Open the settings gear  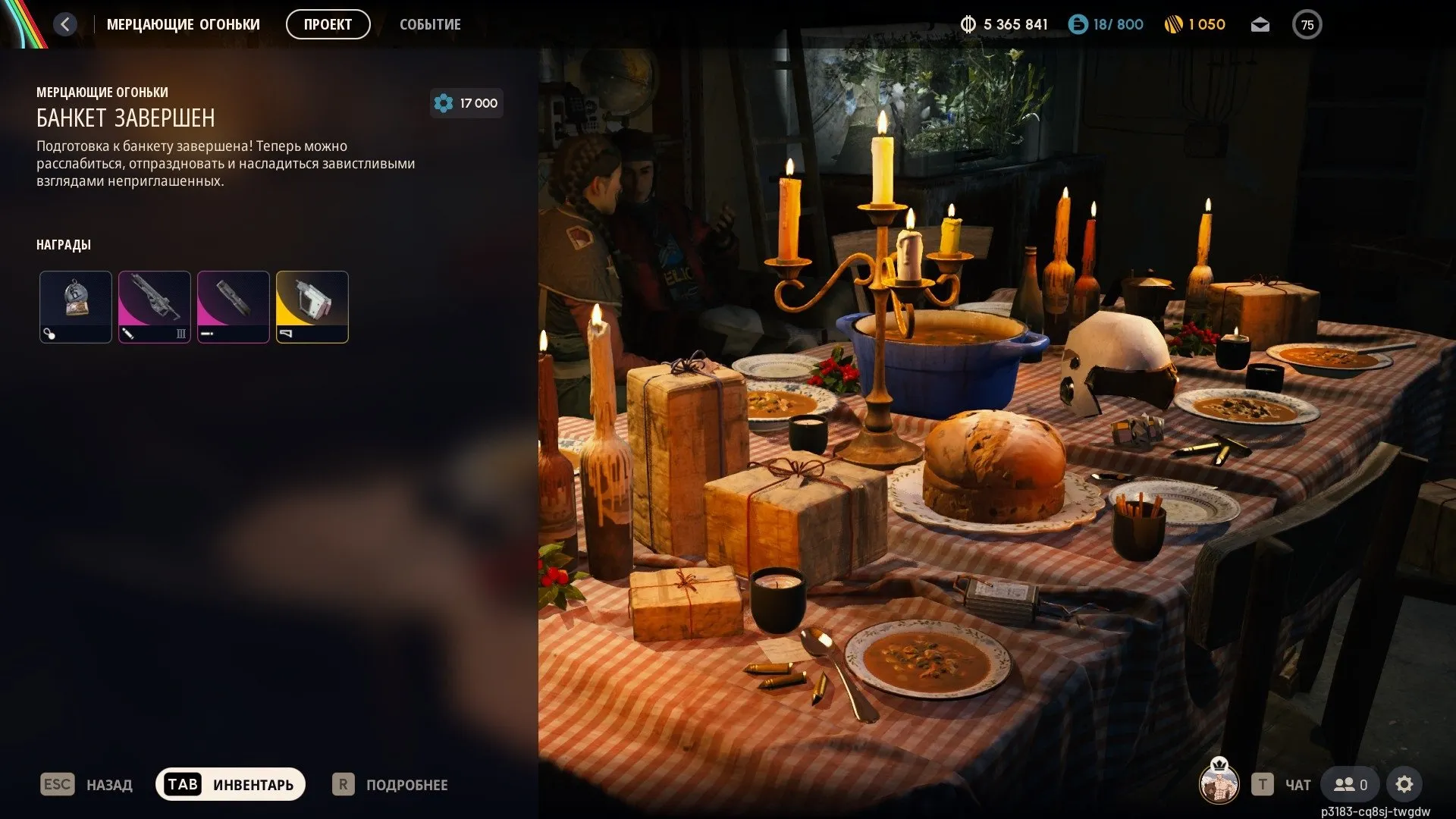(x=1404, y=784)
